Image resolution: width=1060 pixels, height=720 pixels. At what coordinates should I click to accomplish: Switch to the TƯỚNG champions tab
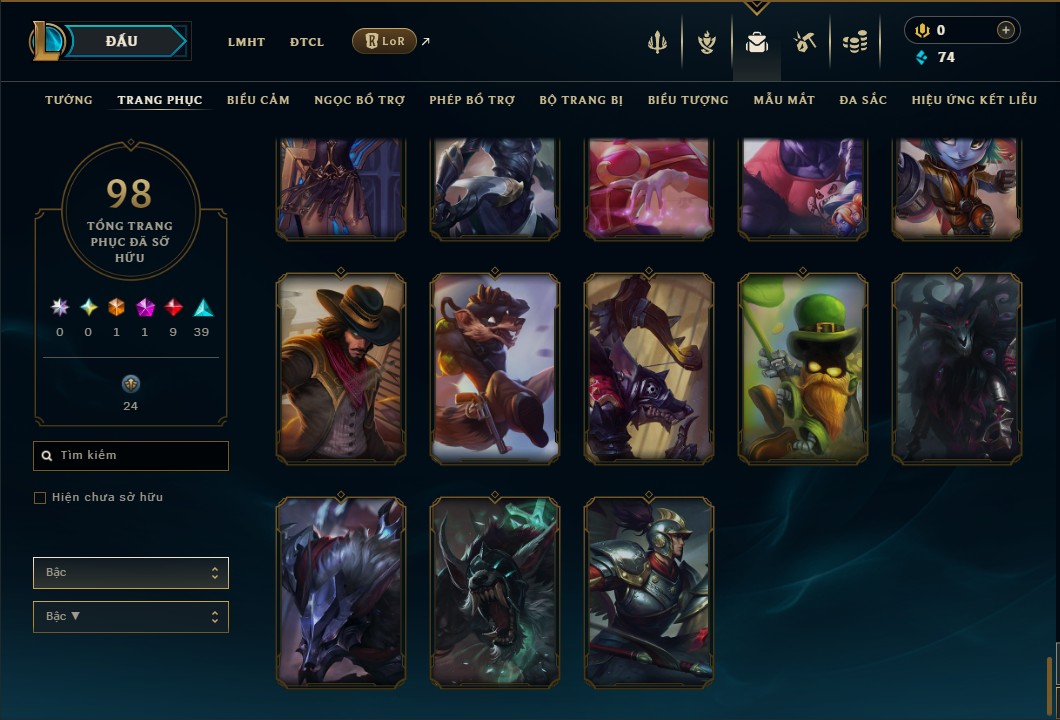pos(69,100)
